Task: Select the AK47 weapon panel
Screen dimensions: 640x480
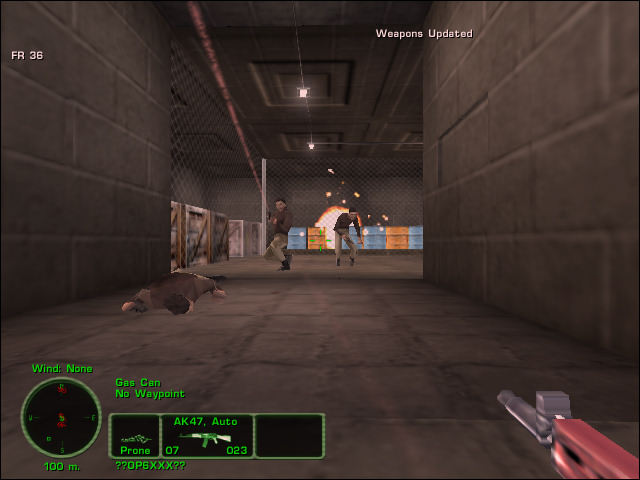Action: 207,436
